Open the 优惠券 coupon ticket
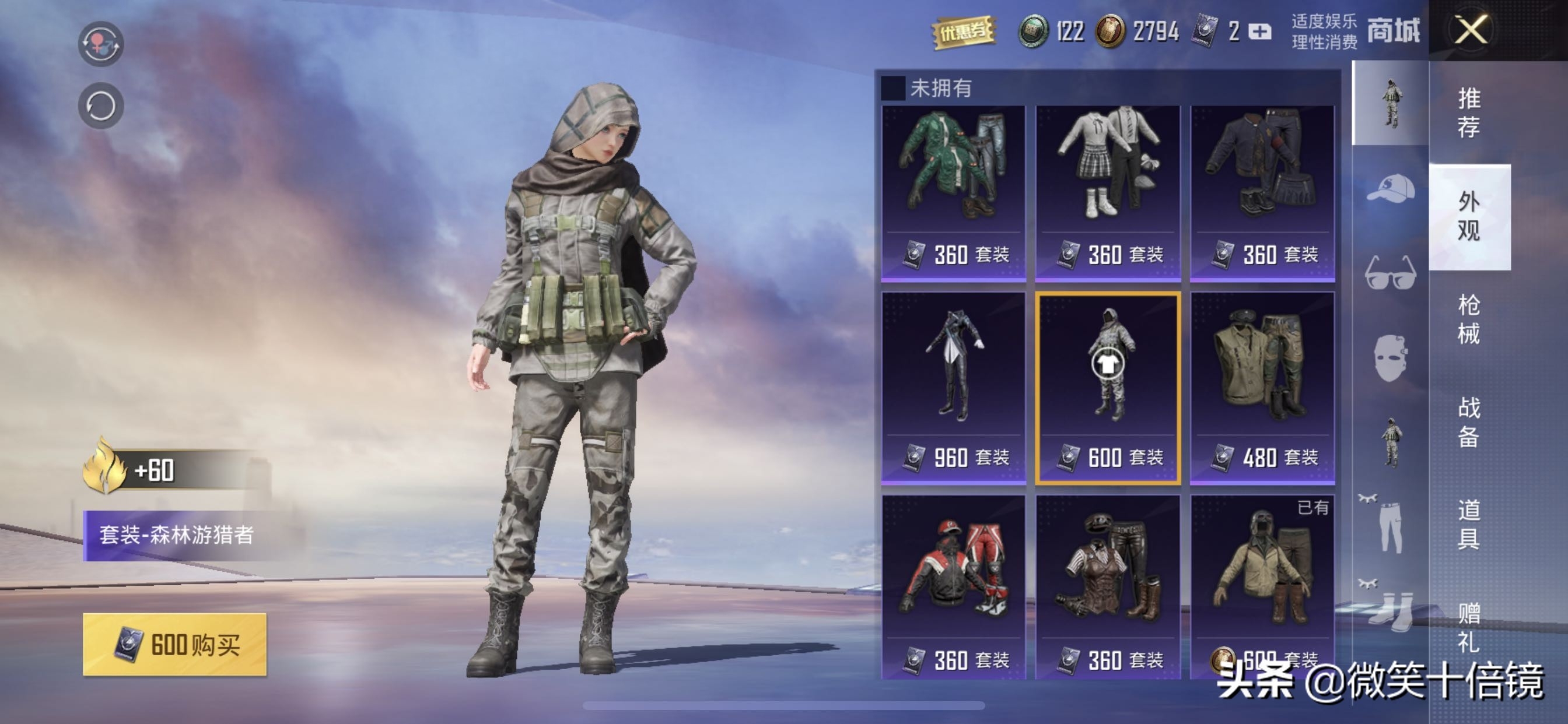Viewport: 1568px width, 724px height. click(x=964, y=31)
